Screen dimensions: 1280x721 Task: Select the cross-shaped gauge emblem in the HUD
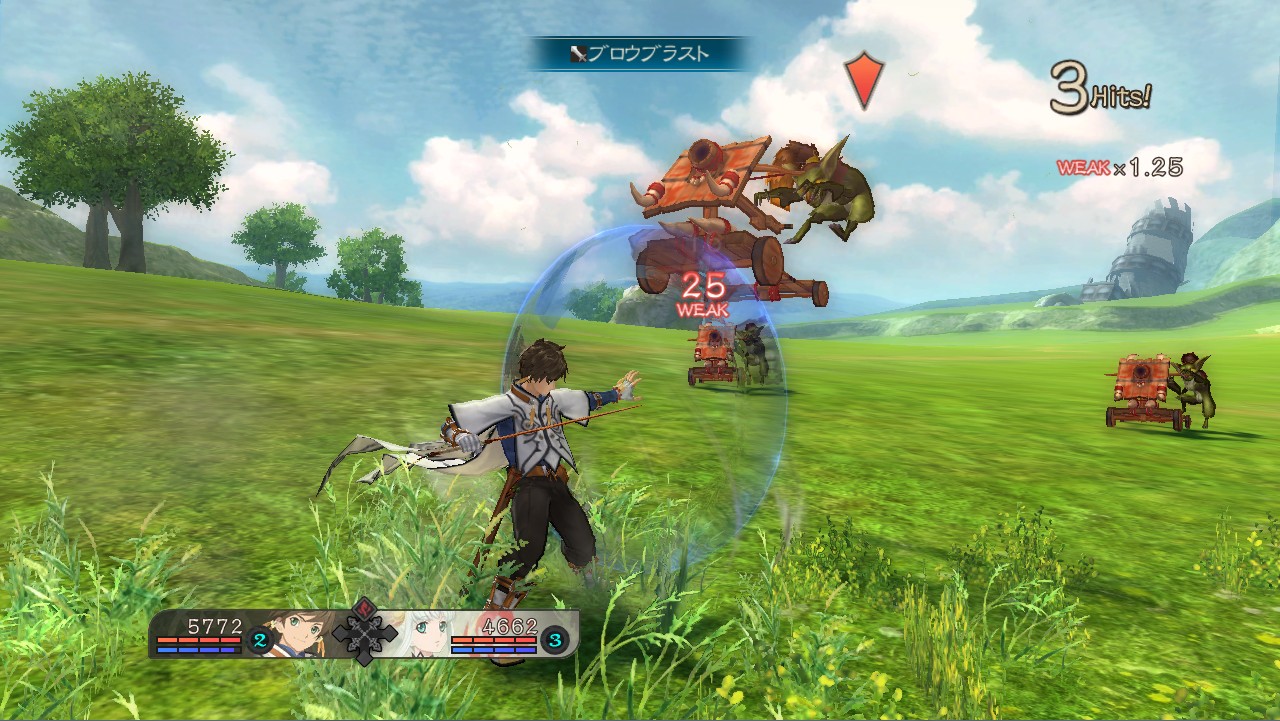(363, 635)
